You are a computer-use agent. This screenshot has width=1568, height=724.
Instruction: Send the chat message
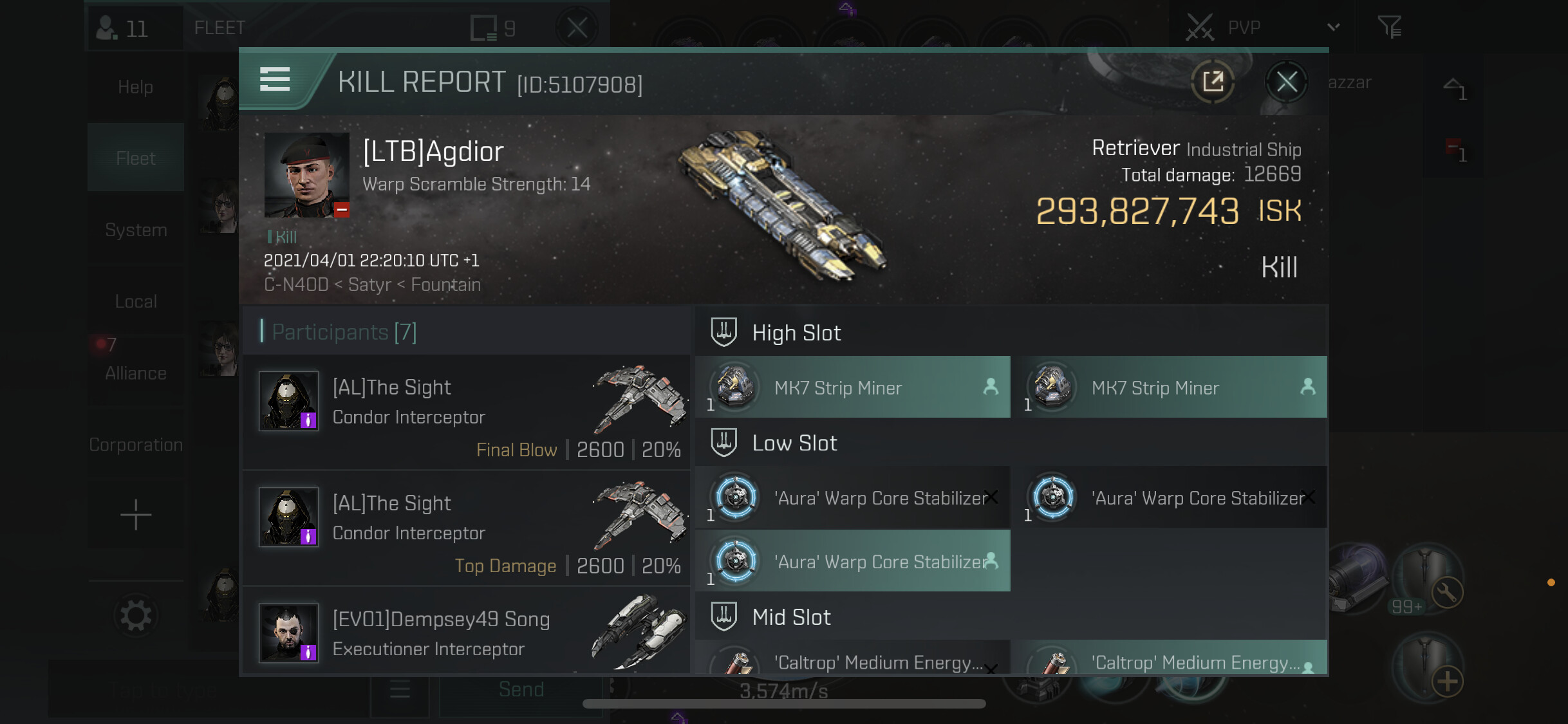(x=521, y=690)
